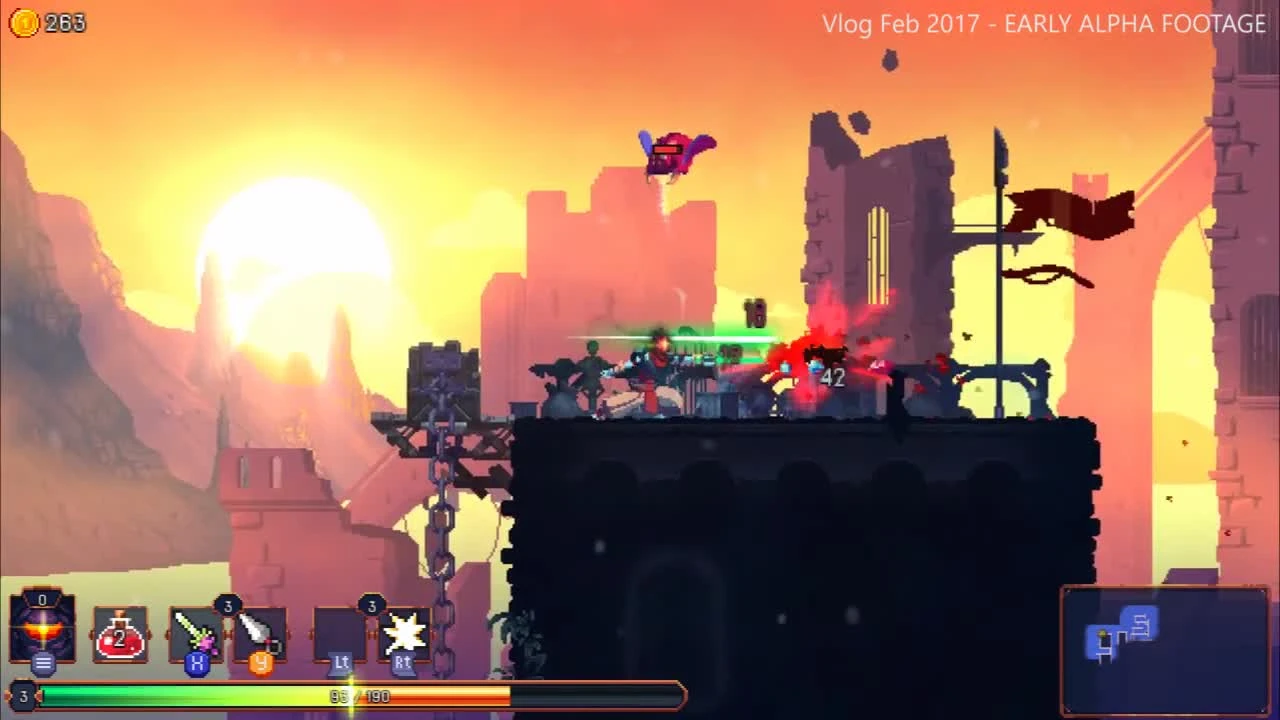Click the health value 93 / 190
This screenshot has width=1280, height=720.
click(358, 696)
